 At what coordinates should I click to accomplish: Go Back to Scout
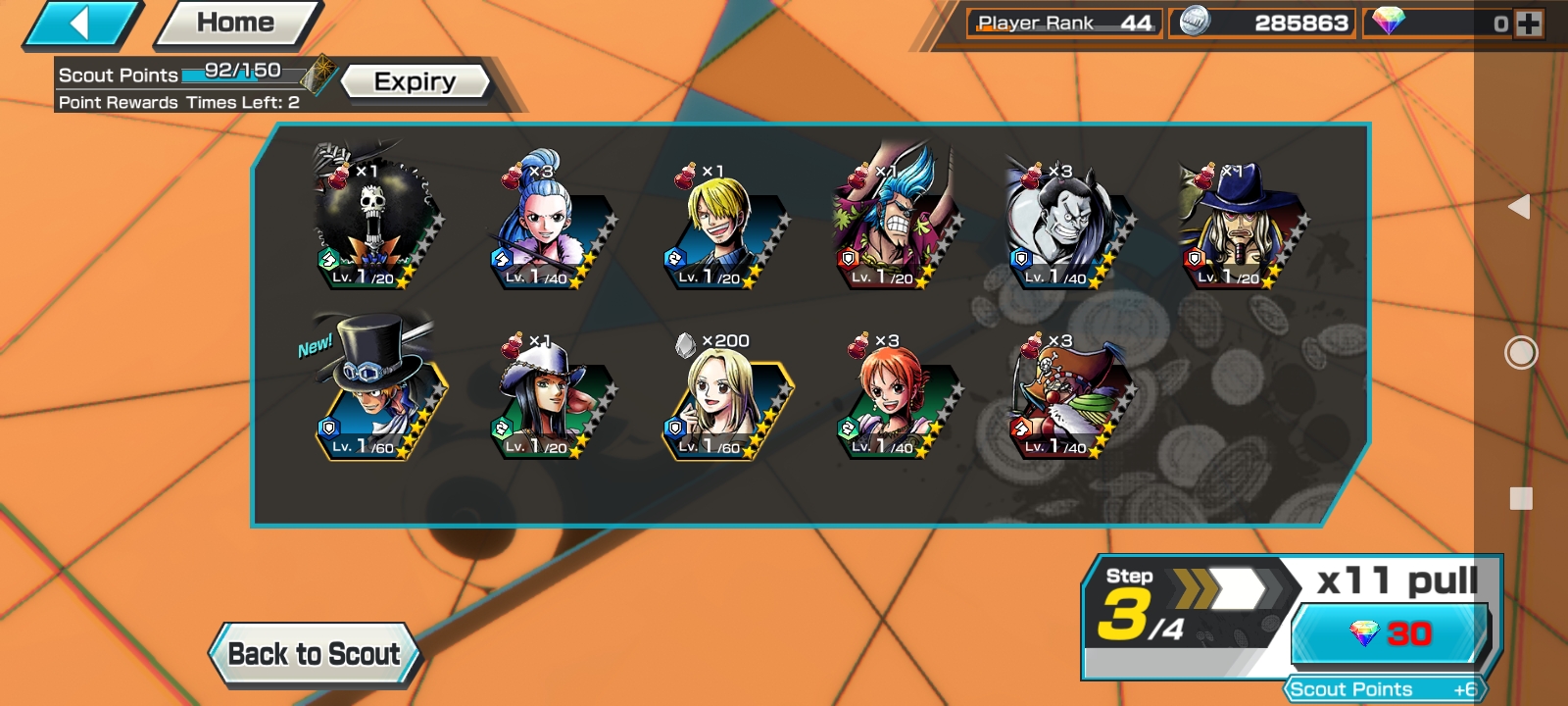[x=314, y=654]
